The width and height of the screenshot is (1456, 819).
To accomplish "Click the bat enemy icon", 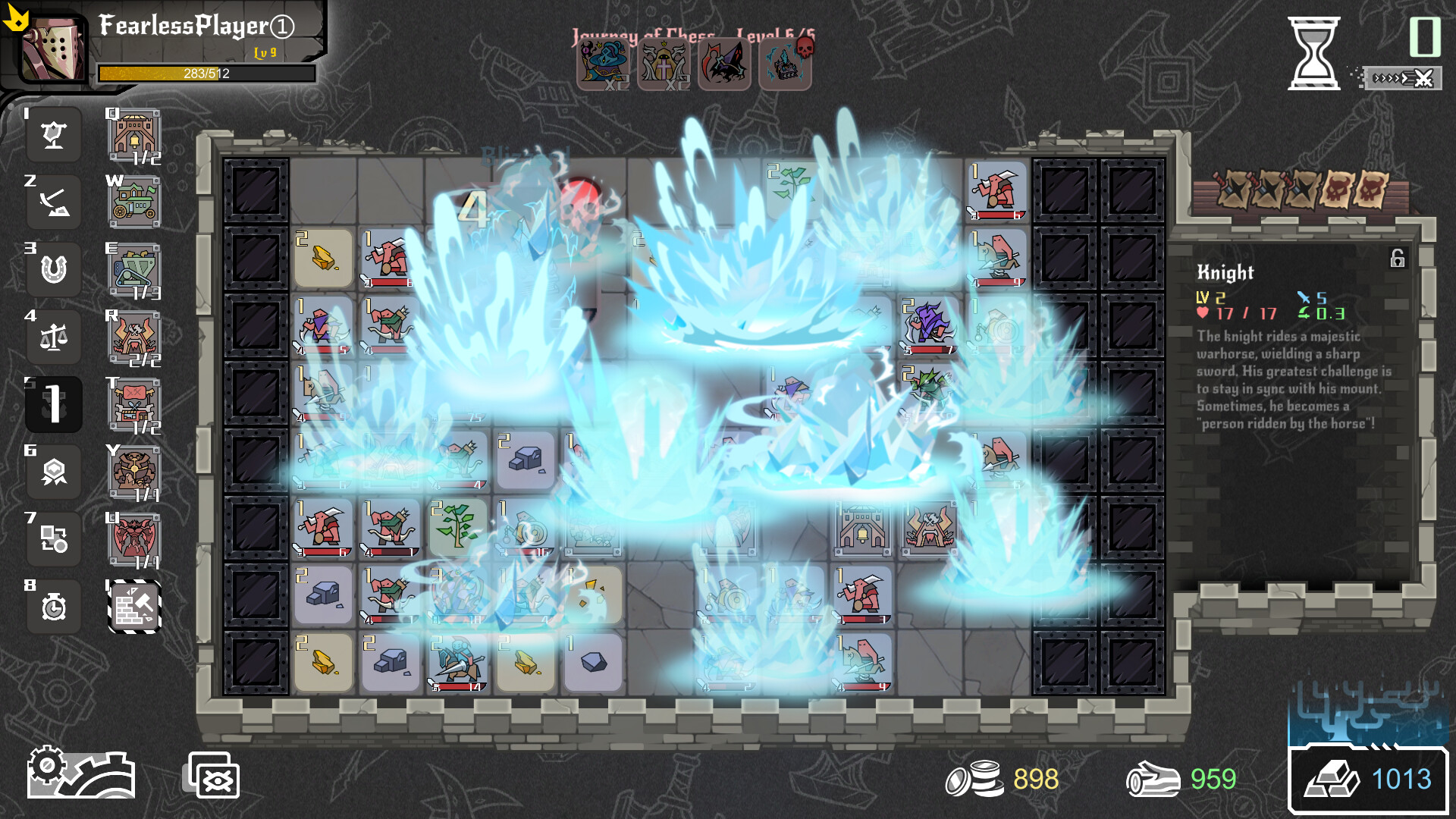I will tap(724, 64).
